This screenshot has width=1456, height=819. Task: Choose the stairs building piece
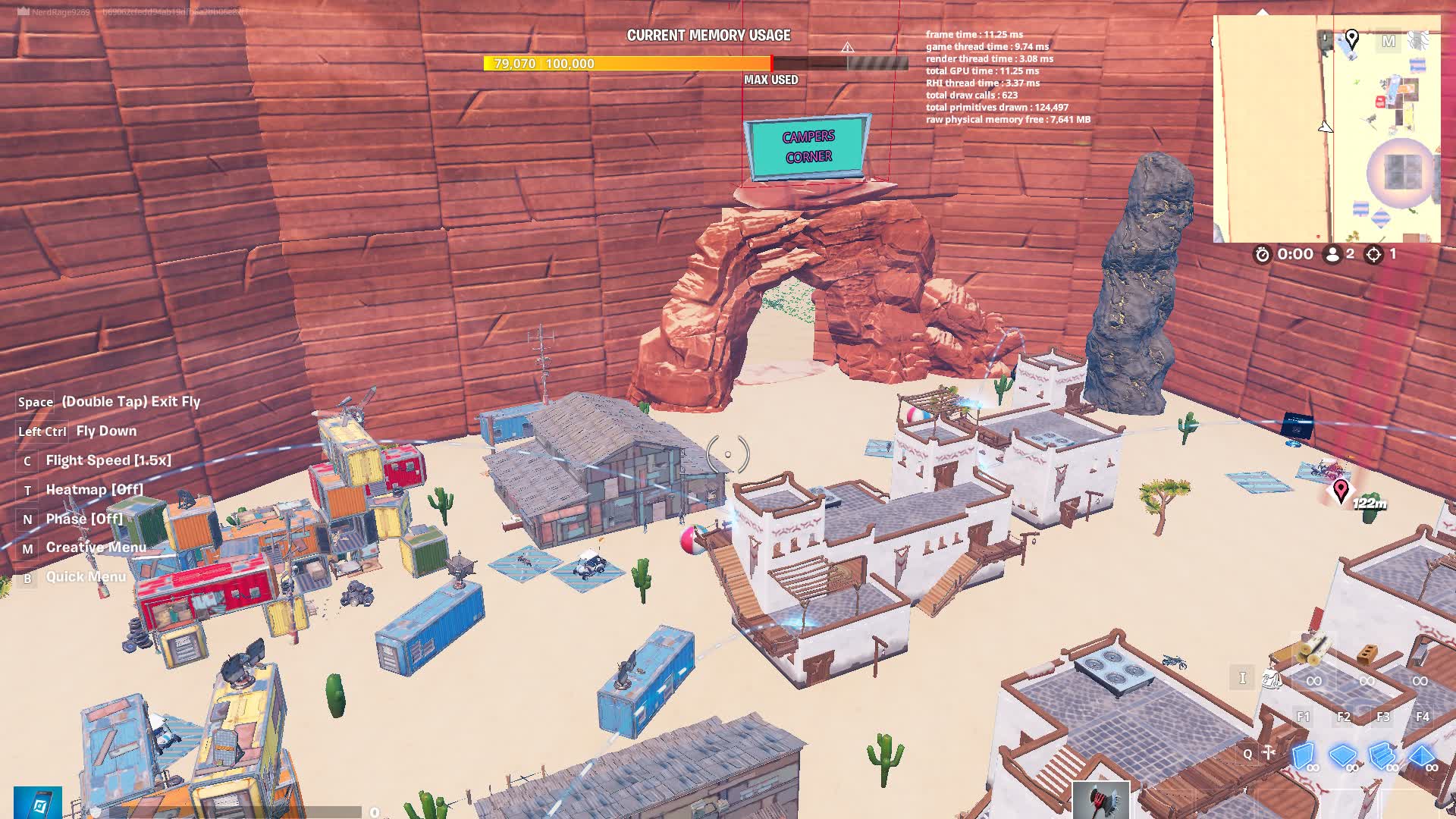[1382, 756]
